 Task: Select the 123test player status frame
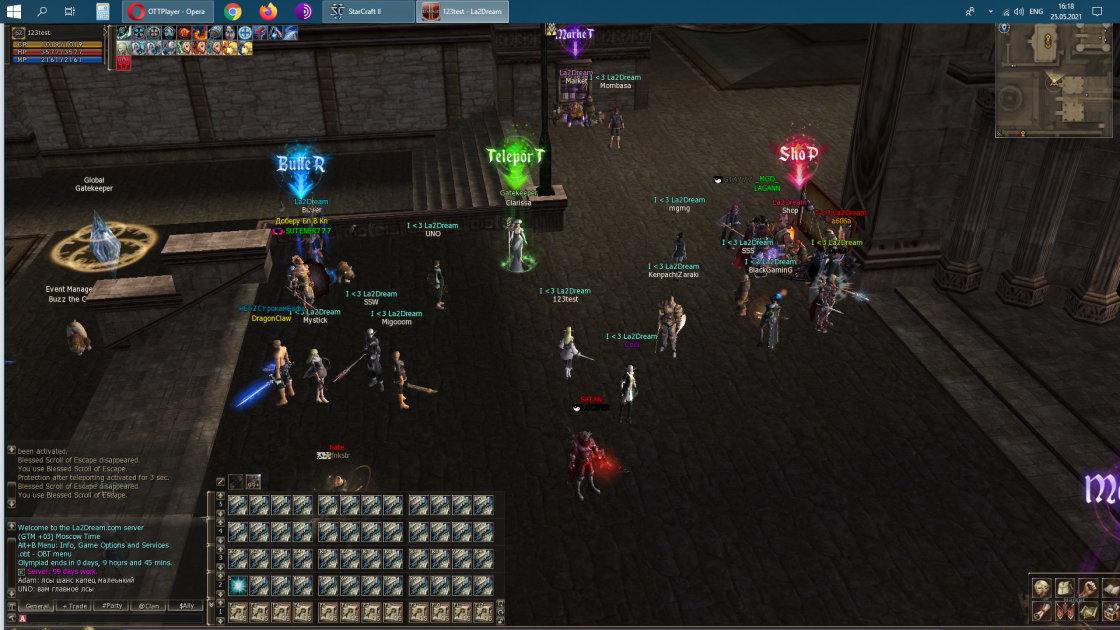[x=56, y=47]
